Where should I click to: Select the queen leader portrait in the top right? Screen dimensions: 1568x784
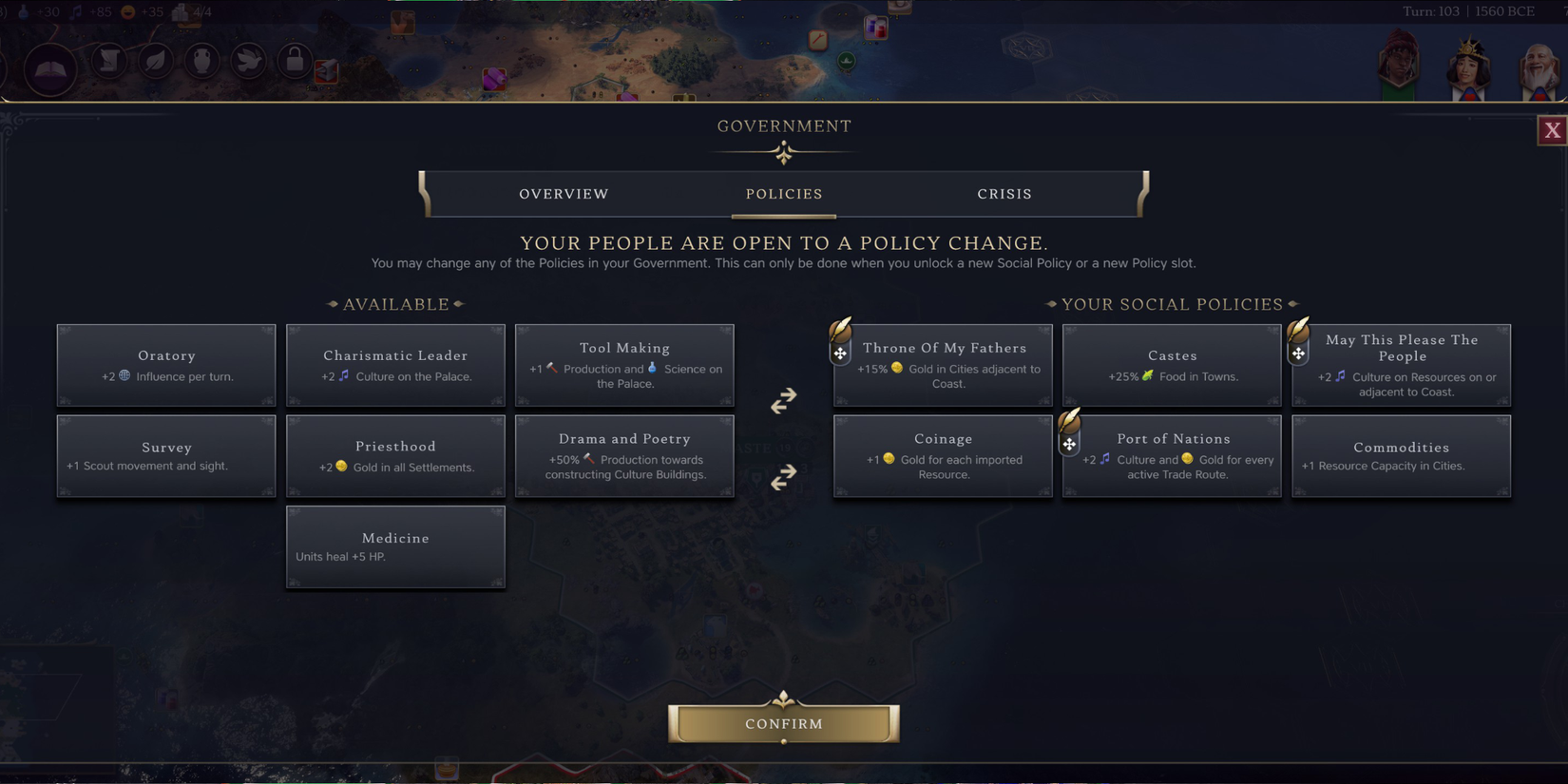point(1466,67)
